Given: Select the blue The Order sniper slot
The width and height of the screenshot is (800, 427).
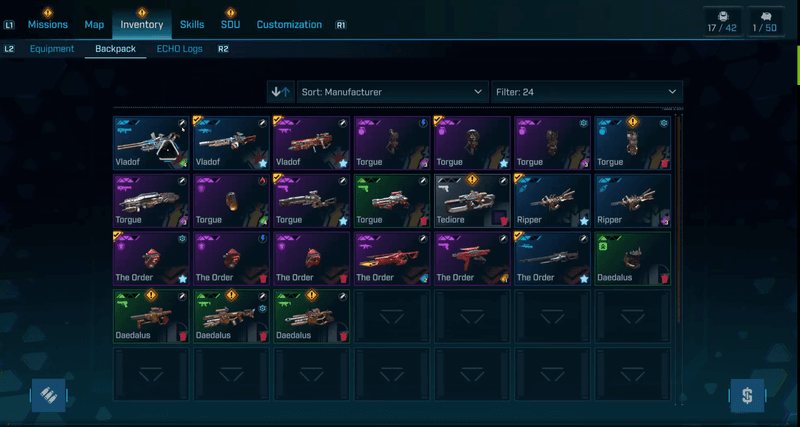Looking at the screenshot, I should (x=552, y=258).
